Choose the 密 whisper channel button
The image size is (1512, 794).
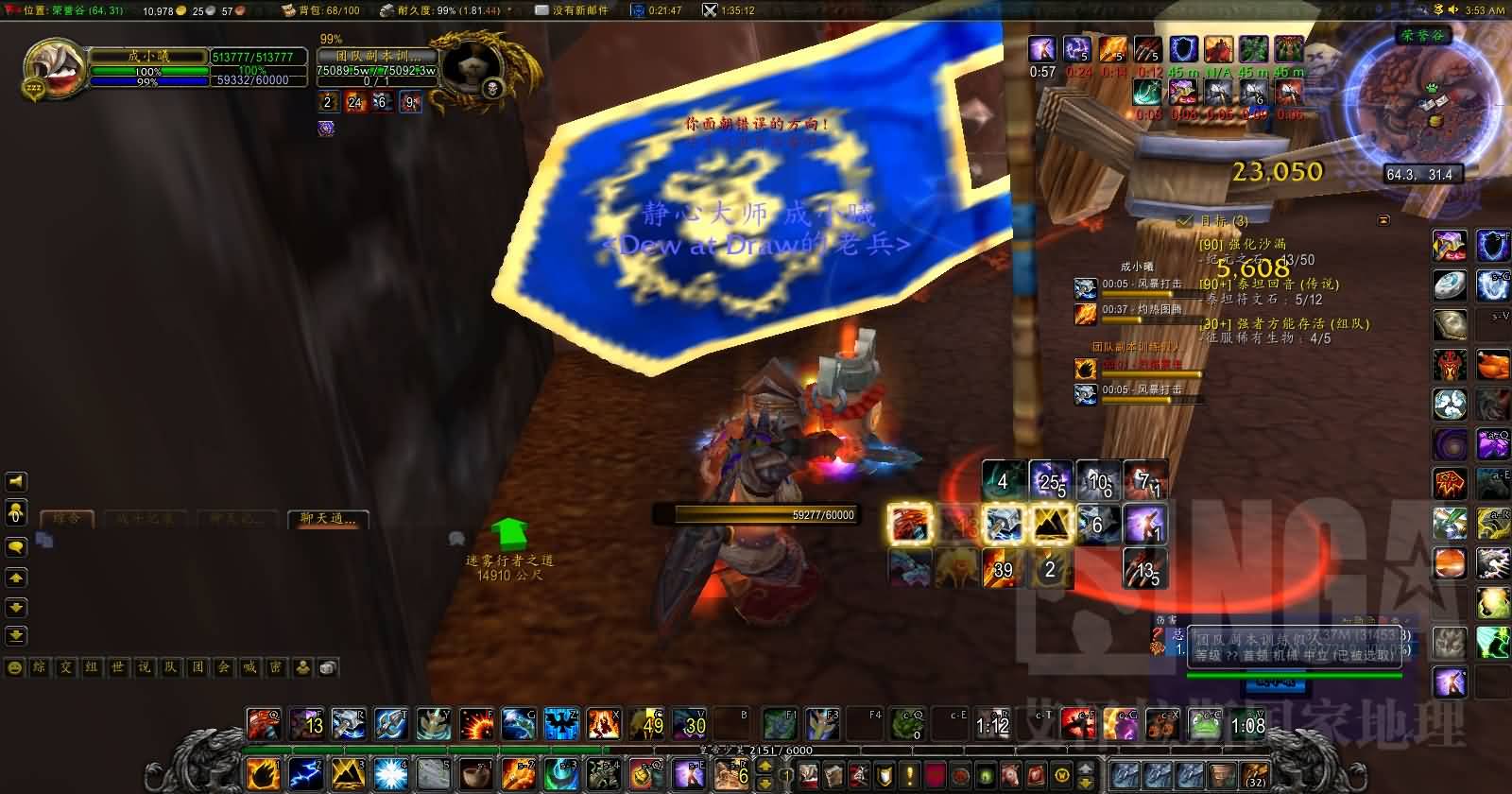click(276, 667)
